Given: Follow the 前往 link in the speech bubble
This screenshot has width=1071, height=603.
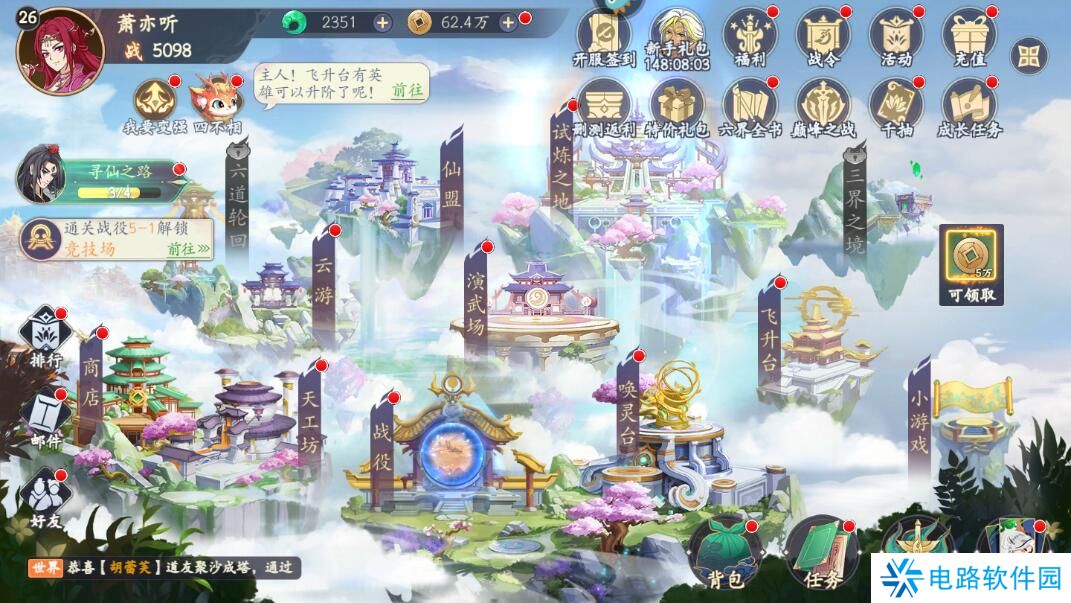Looking at the screenshot, I should tap(407, 90).
